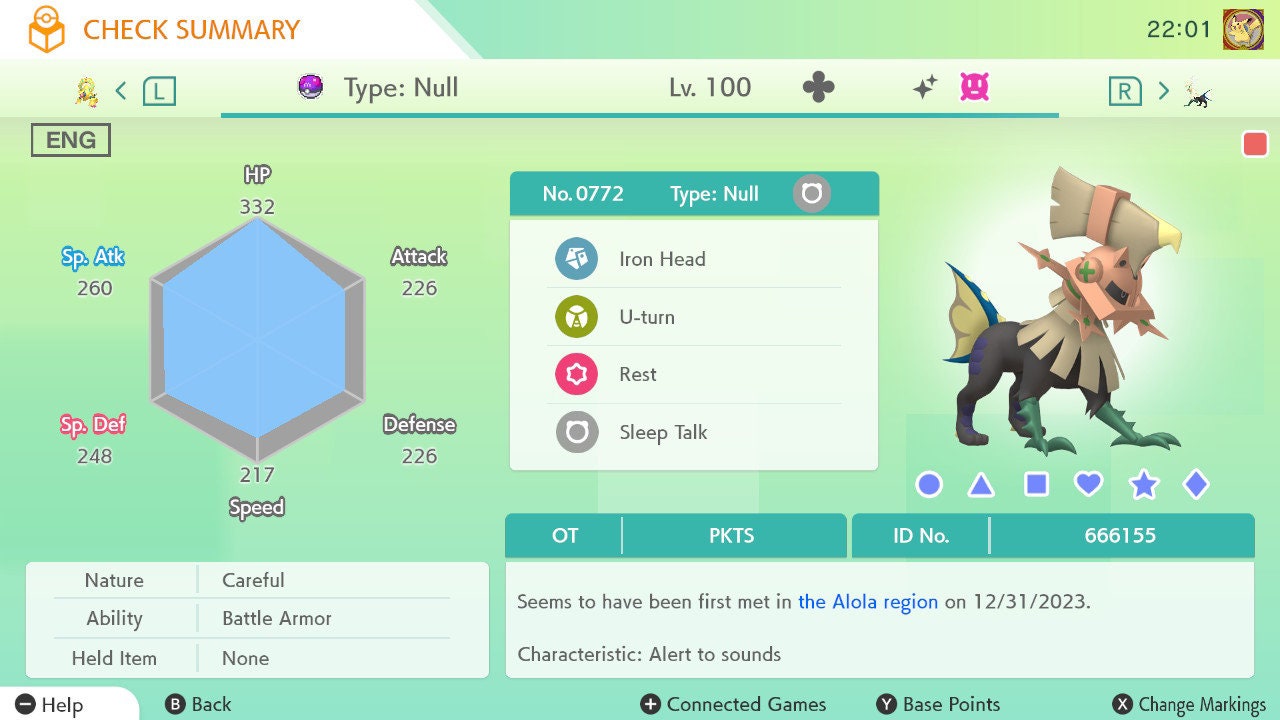Open Change Markings
1280x720 pixels.
[1189, 705]
